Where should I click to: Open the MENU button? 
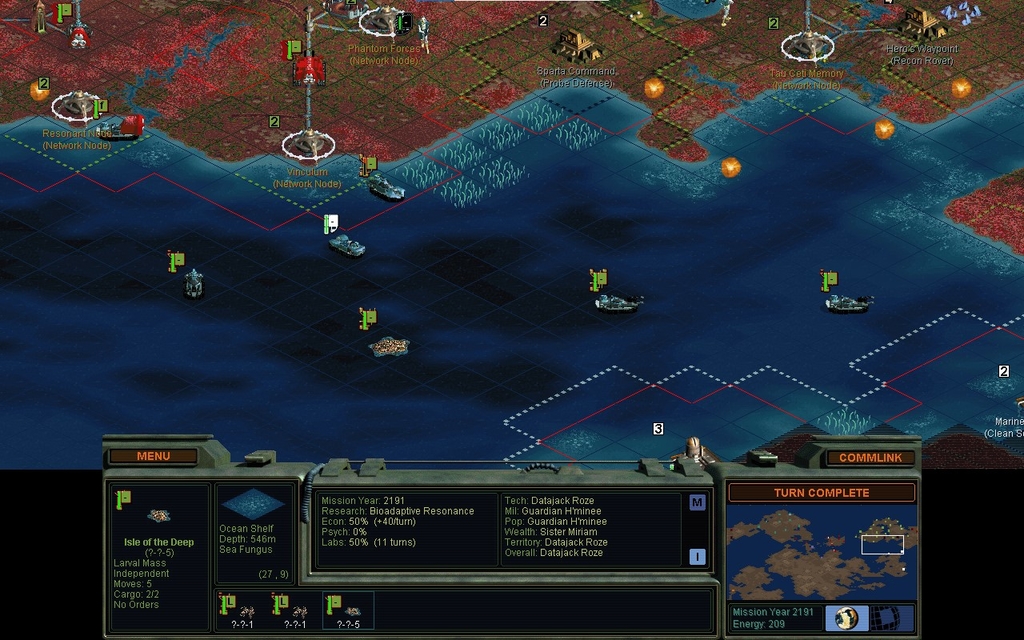[153, 456]
